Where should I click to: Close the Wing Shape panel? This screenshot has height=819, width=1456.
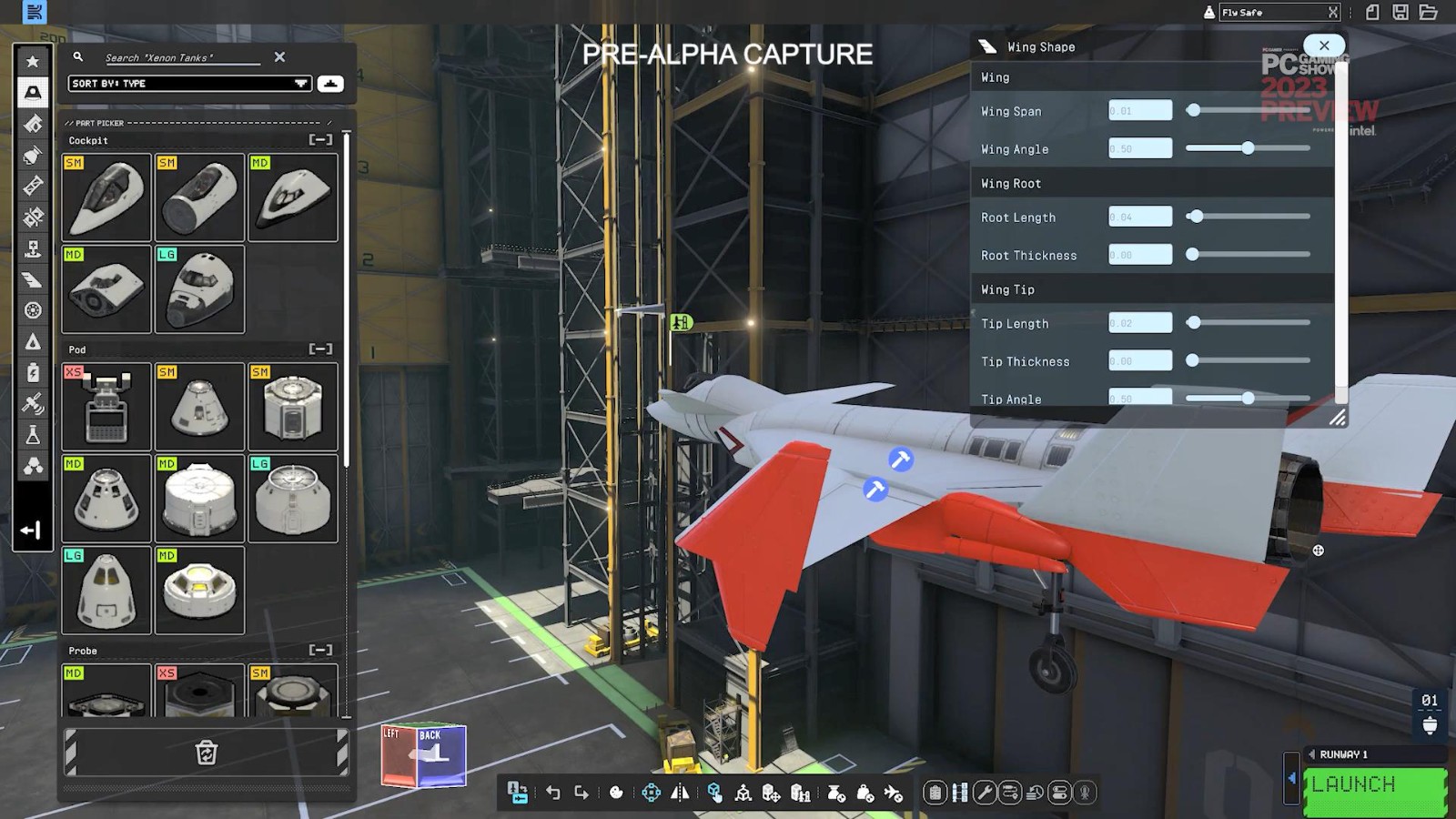pos(1324,45)
